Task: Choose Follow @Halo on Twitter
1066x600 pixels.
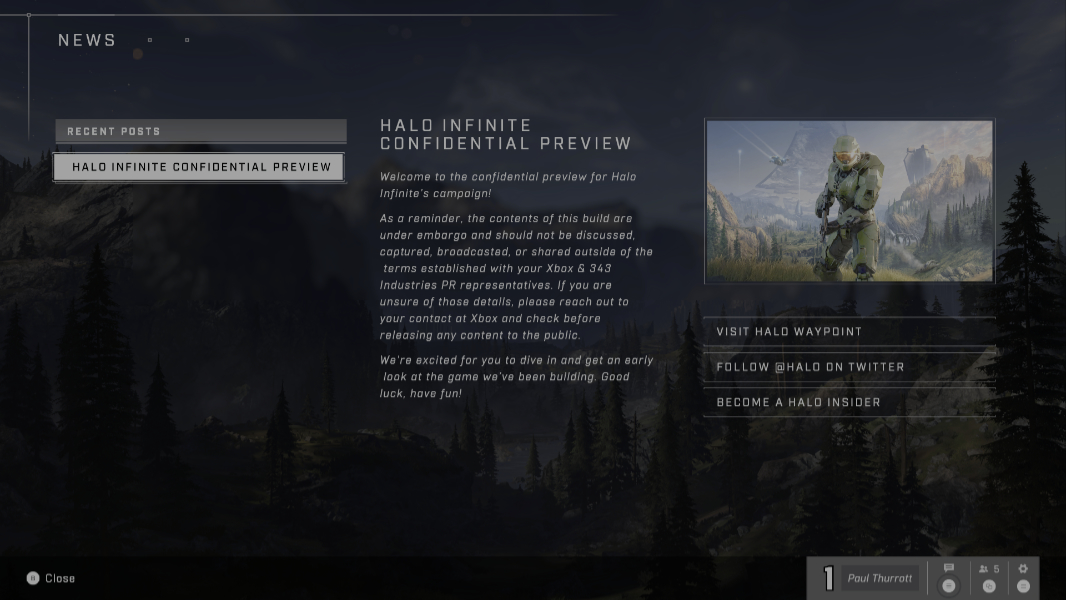Action: click(849, 367)
